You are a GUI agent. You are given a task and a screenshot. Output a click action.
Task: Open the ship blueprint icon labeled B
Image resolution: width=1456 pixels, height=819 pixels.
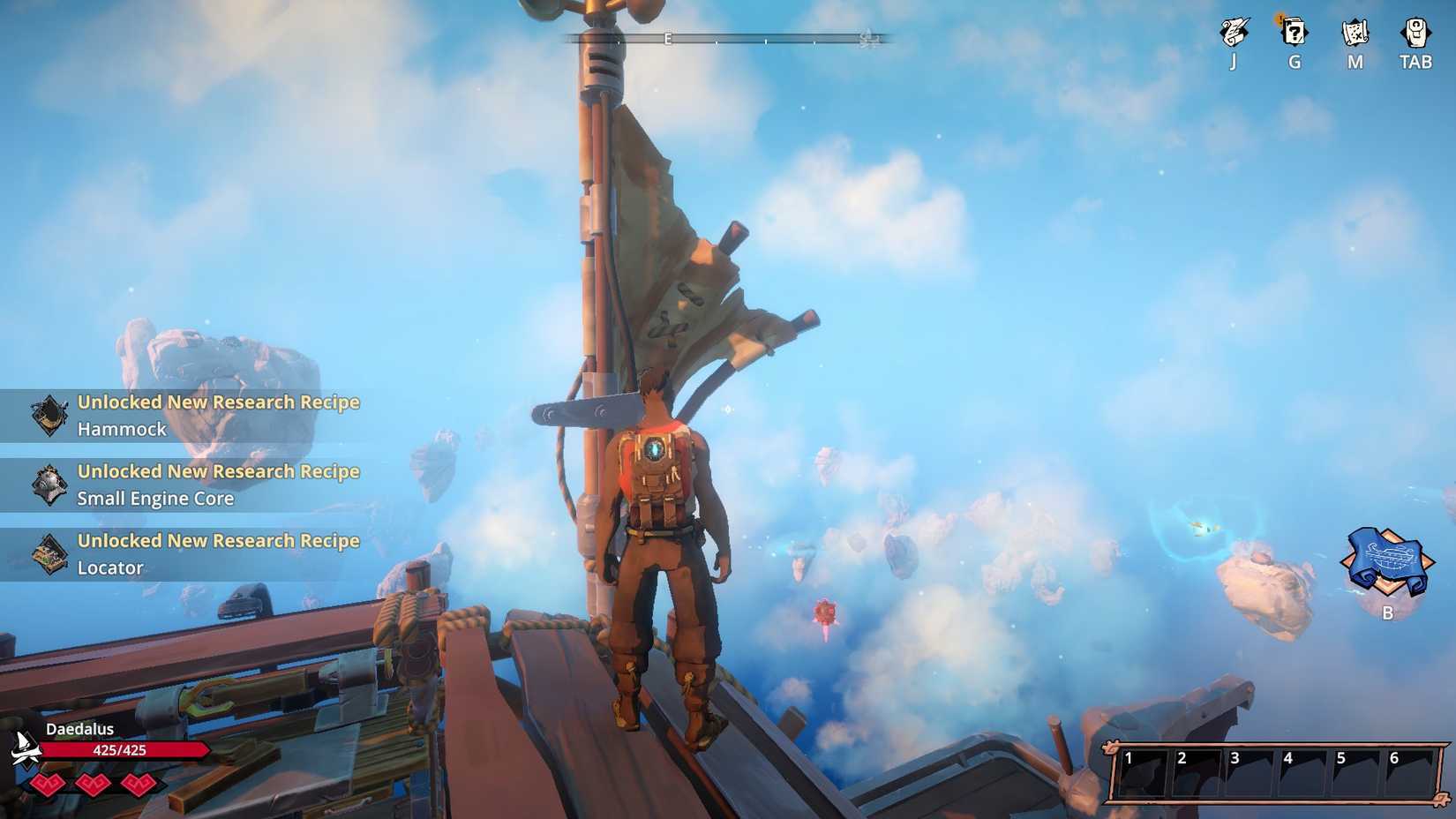click(1386, 562)
